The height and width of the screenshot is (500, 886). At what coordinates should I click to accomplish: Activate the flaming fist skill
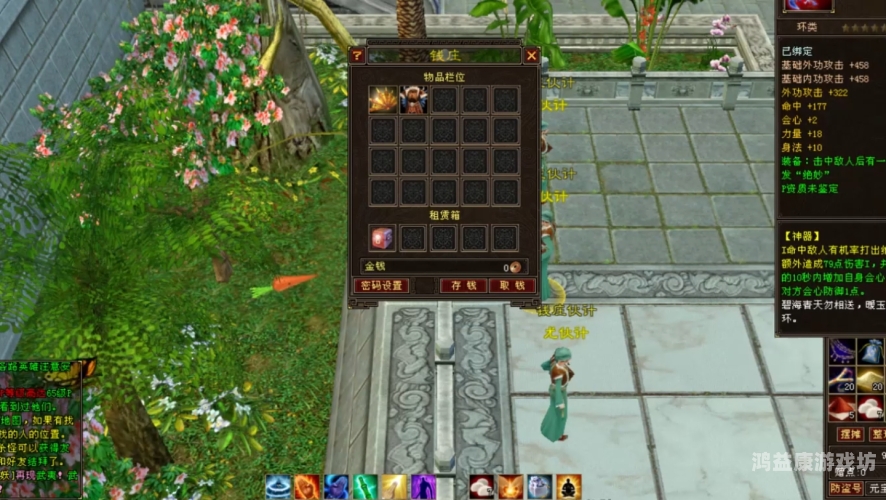click(307, 487)
